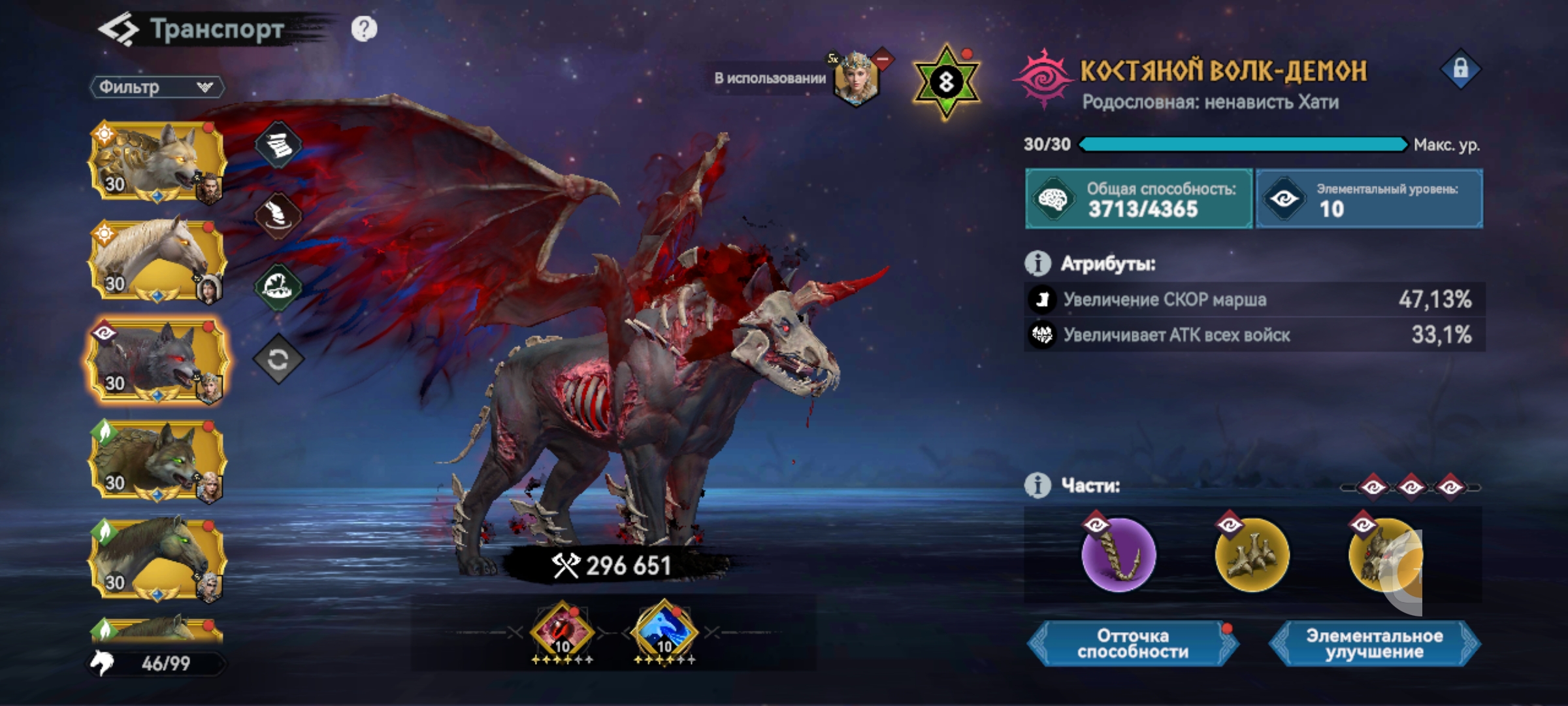
Task: Toggle the lock on Костяной волк-демон
Action: tap(1461, 69)
